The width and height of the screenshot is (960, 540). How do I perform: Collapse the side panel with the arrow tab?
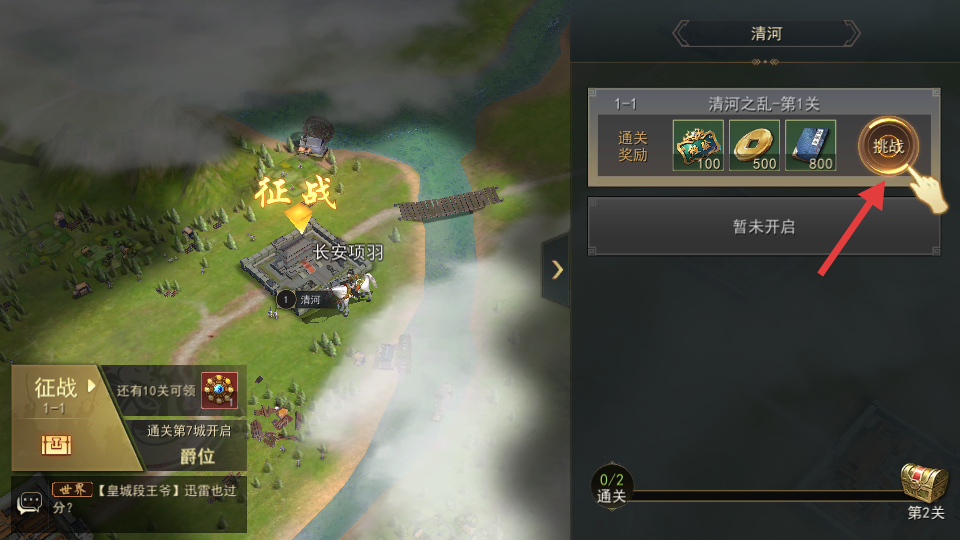click(x=557, y=269)
